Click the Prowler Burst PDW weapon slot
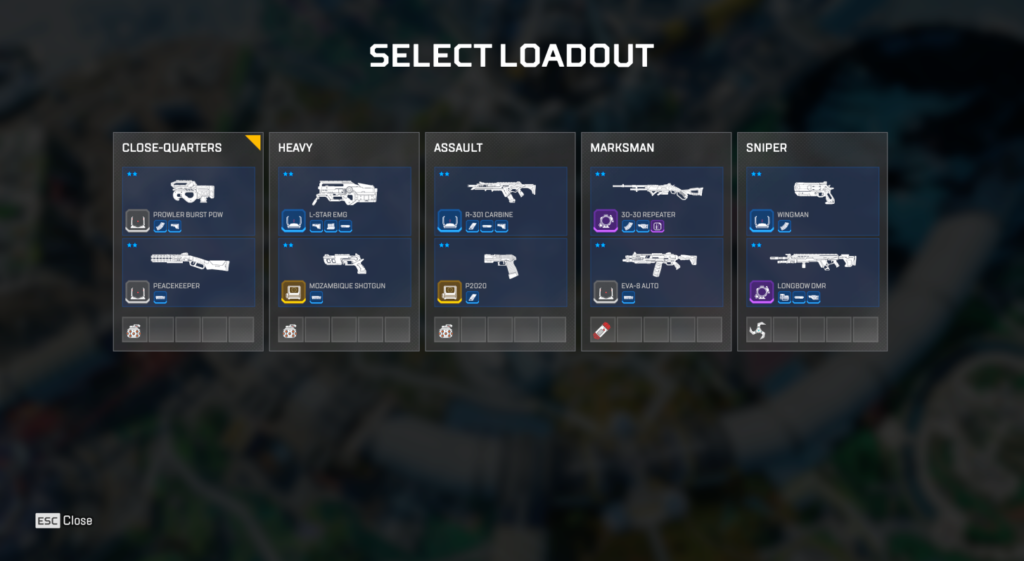 (188, 202)
